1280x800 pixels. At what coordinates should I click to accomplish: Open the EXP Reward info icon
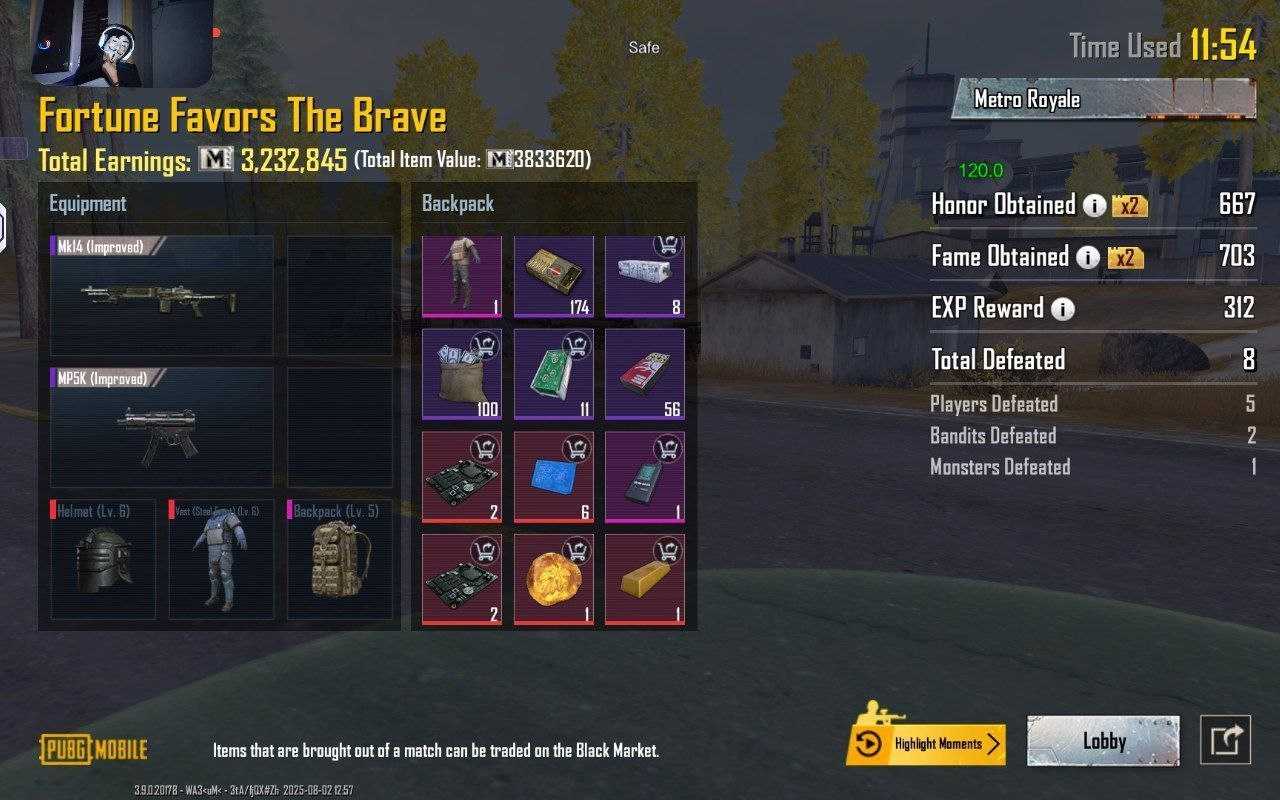point(1062,309)
